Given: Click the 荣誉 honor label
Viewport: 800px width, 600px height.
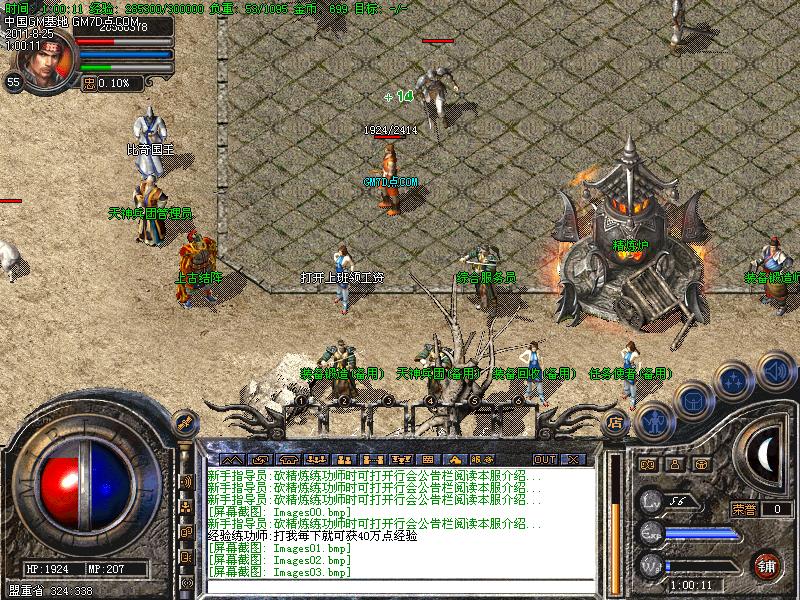Looking at the screenshot, I should 743,509.
